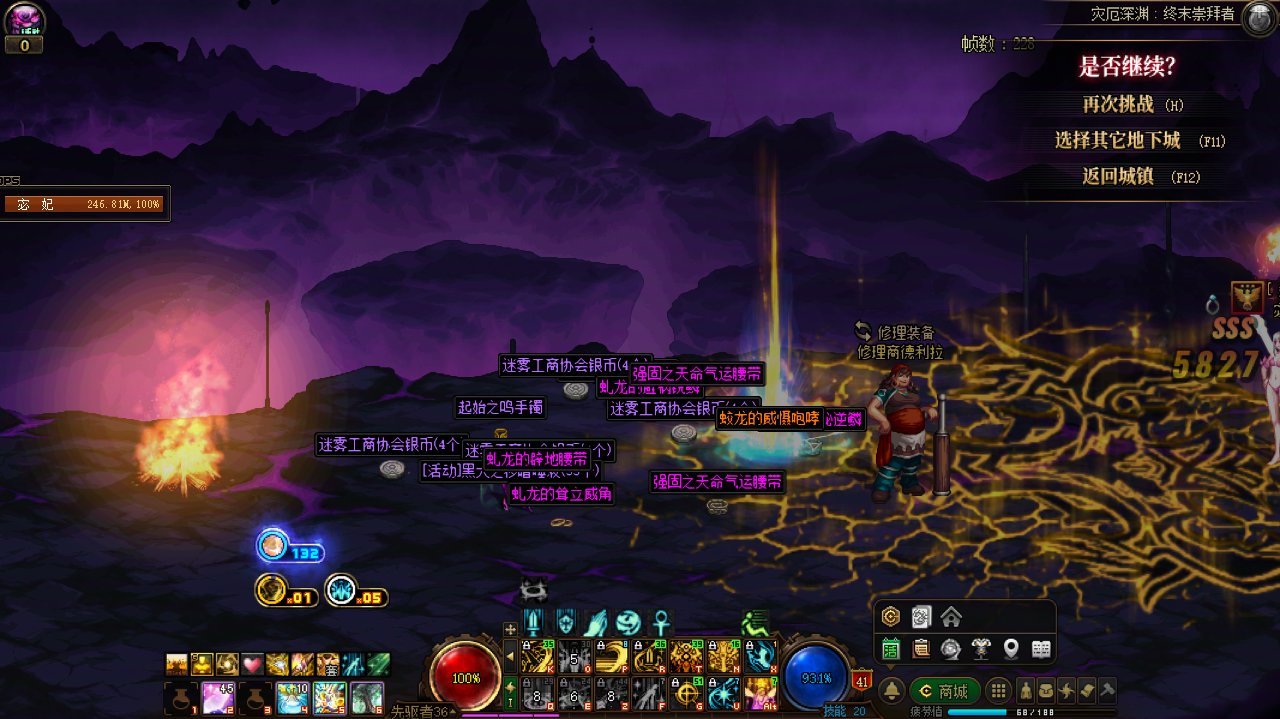The image size is (1280, 719).
Task: Click the map pin location icon
Action: [1011, 649]
